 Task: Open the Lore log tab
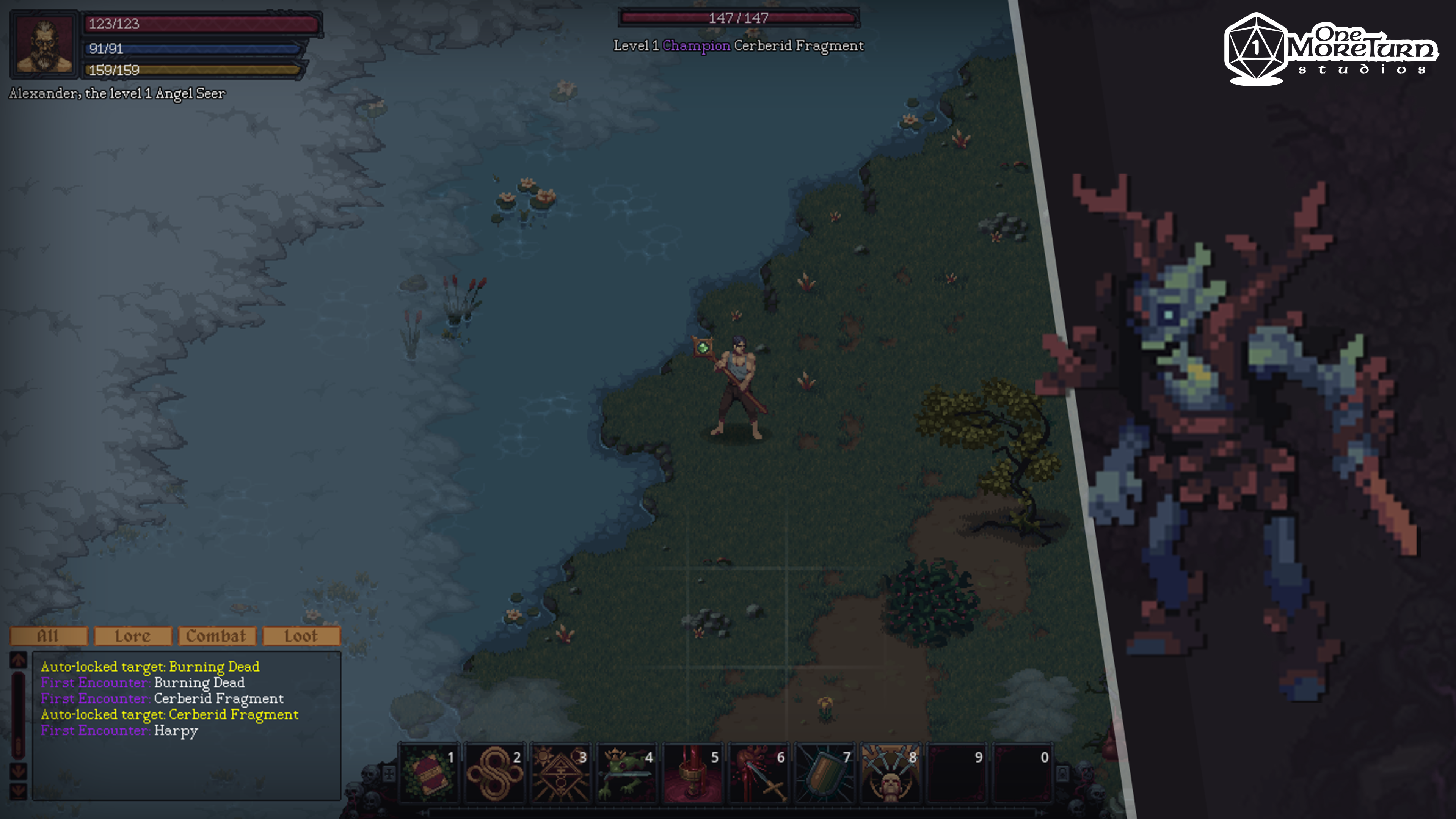coord(133,636)
